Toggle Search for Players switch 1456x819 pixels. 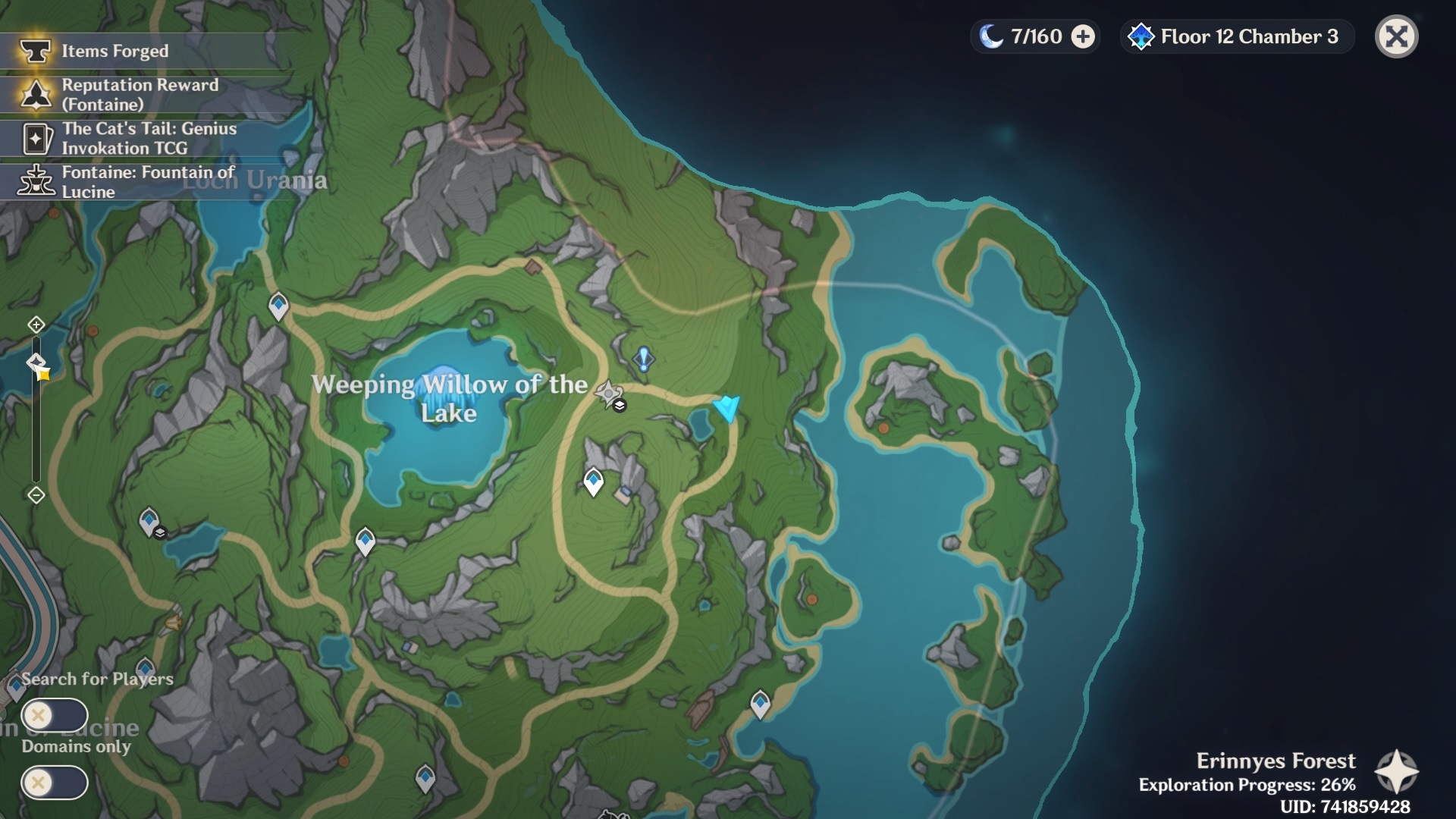55,715
